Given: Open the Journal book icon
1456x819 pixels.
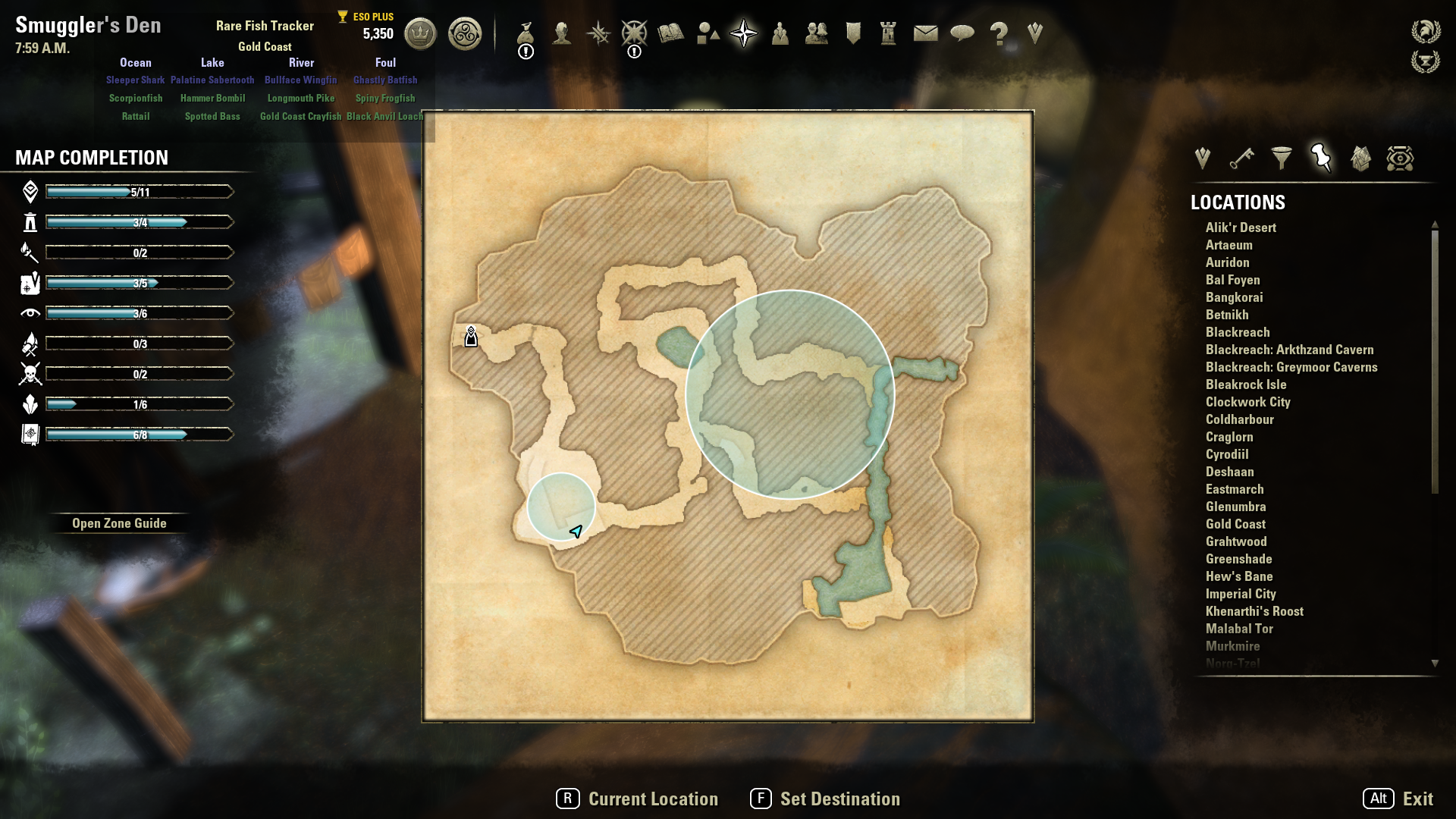Looking at the screenshot, I should pos(671,33).
